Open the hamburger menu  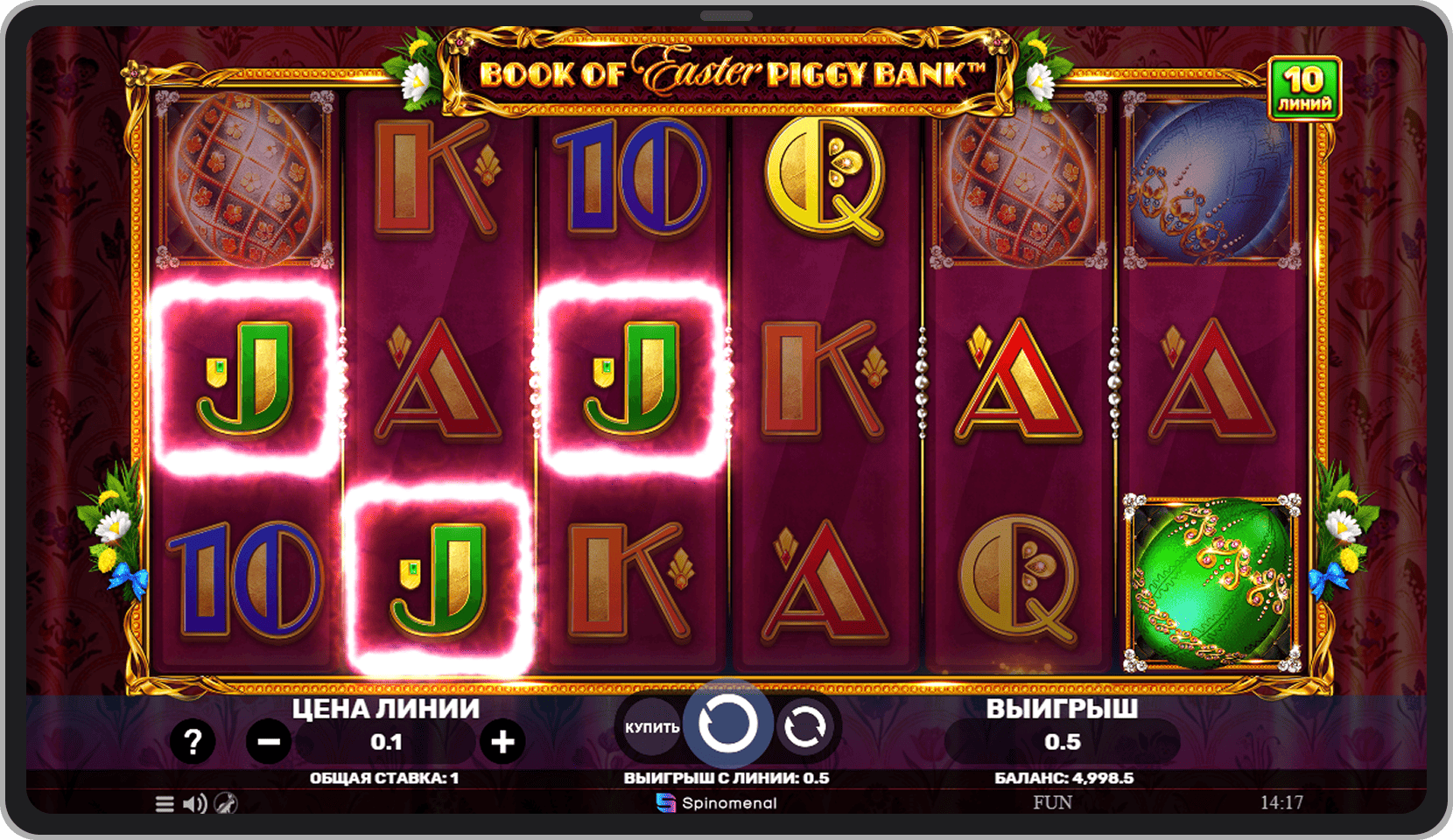pyautogui.click(x=165, y=803)
